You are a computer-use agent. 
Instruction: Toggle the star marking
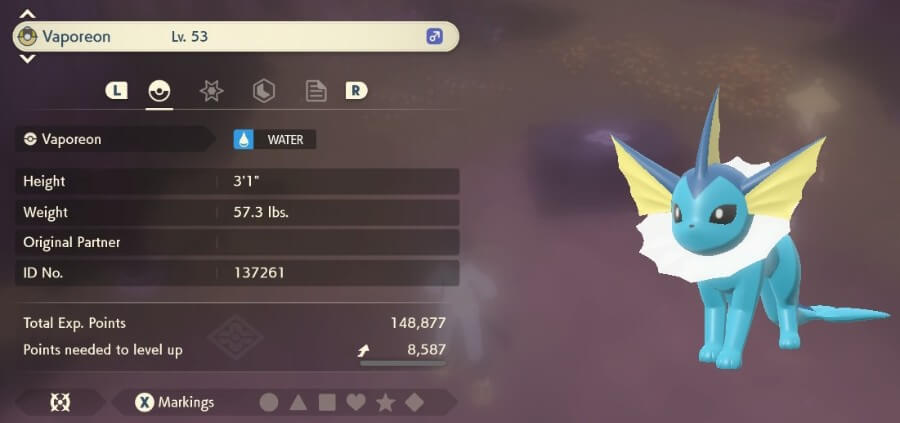click(x=385, y=403)
